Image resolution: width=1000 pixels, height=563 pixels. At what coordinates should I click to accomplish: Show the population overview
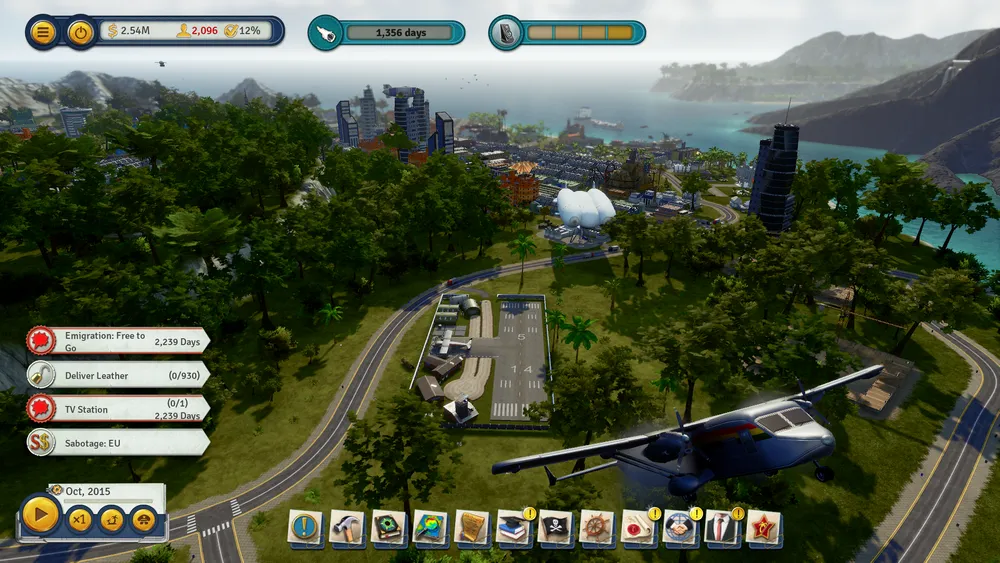197,31
